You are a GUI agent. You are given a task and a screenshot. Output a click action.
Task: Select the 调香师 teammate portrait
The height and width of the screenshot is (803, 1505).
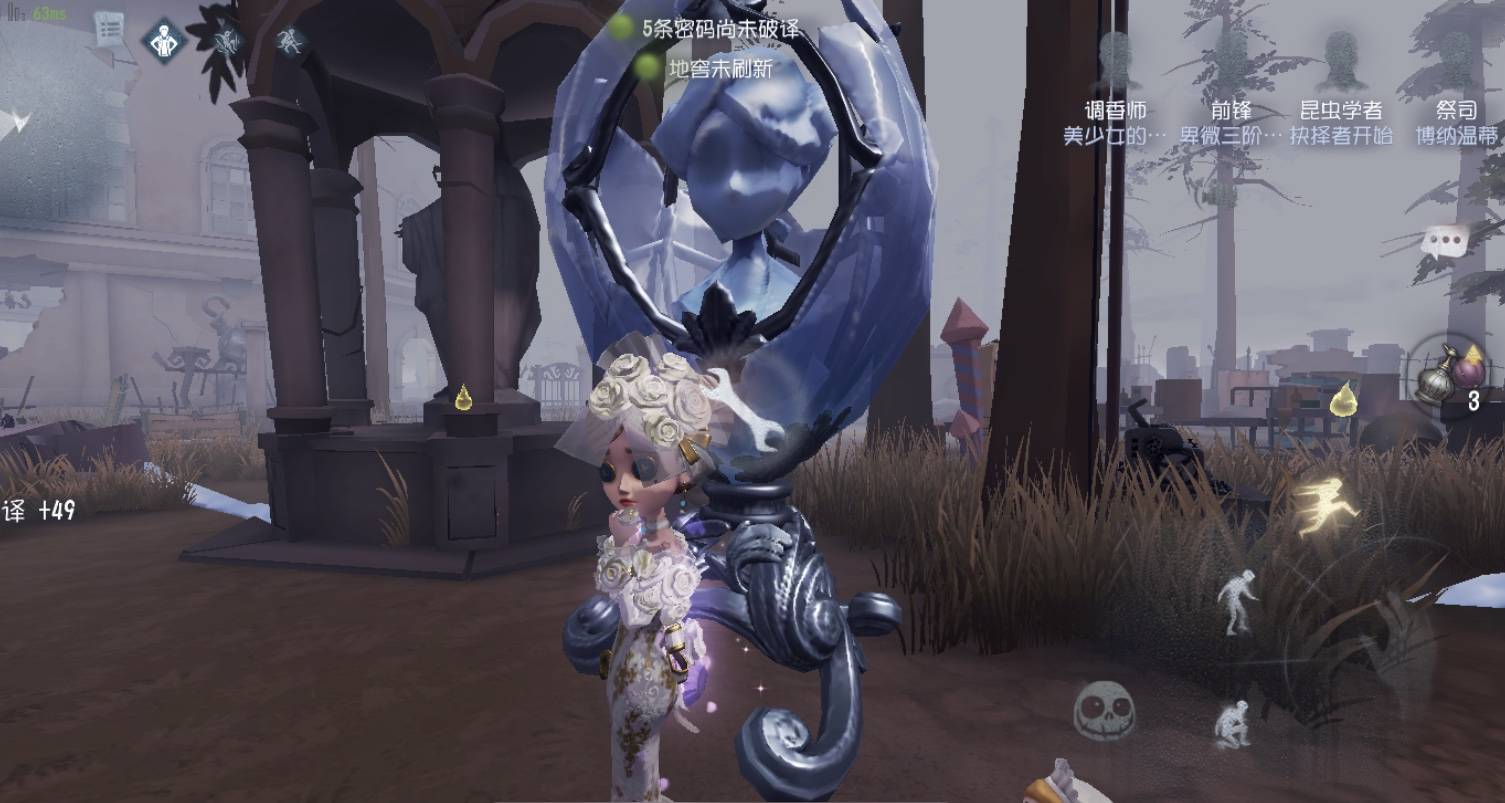coord(1114,62)
